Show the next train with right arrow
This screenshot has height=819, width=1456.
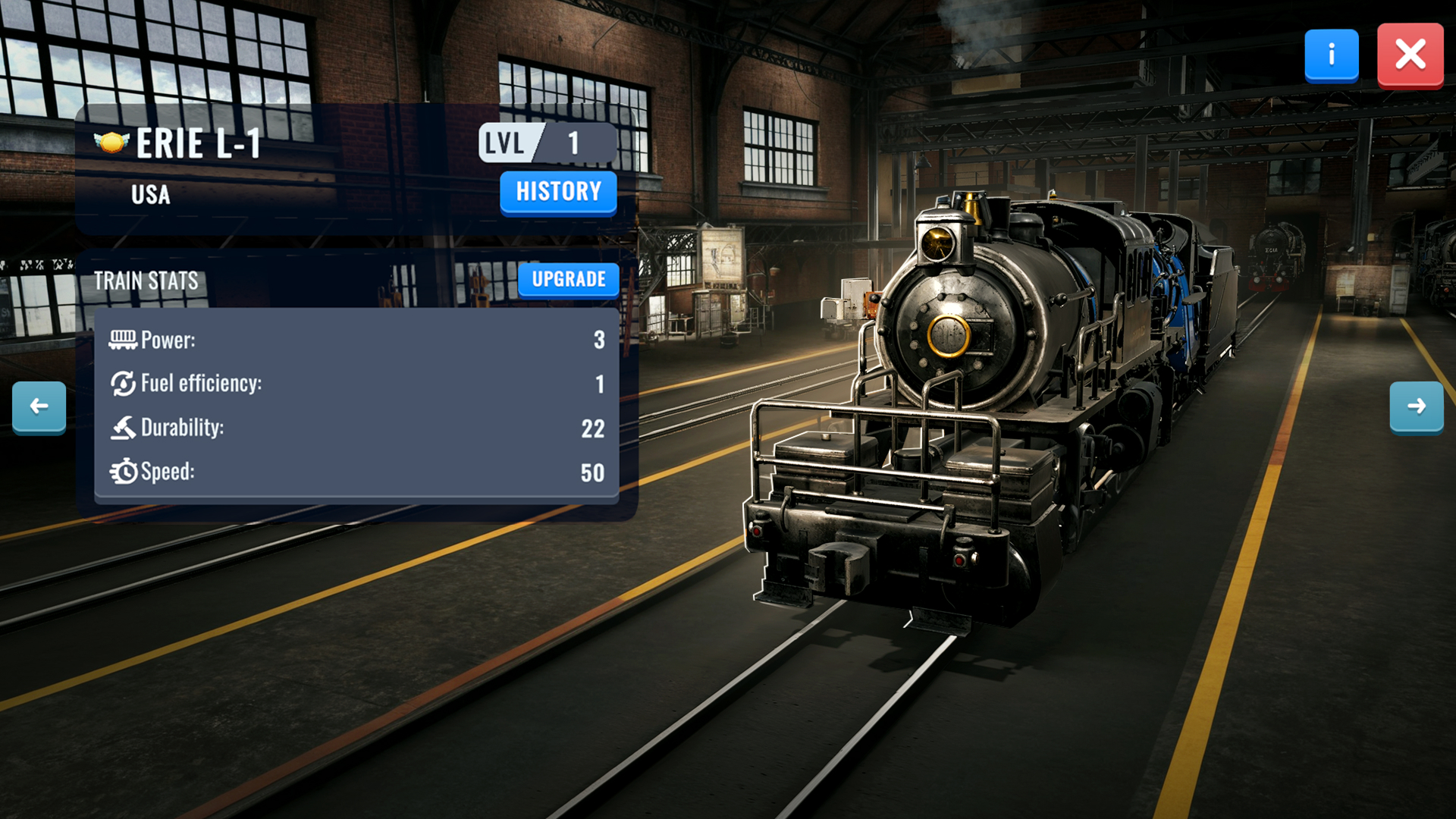(x=1416, y=406)
